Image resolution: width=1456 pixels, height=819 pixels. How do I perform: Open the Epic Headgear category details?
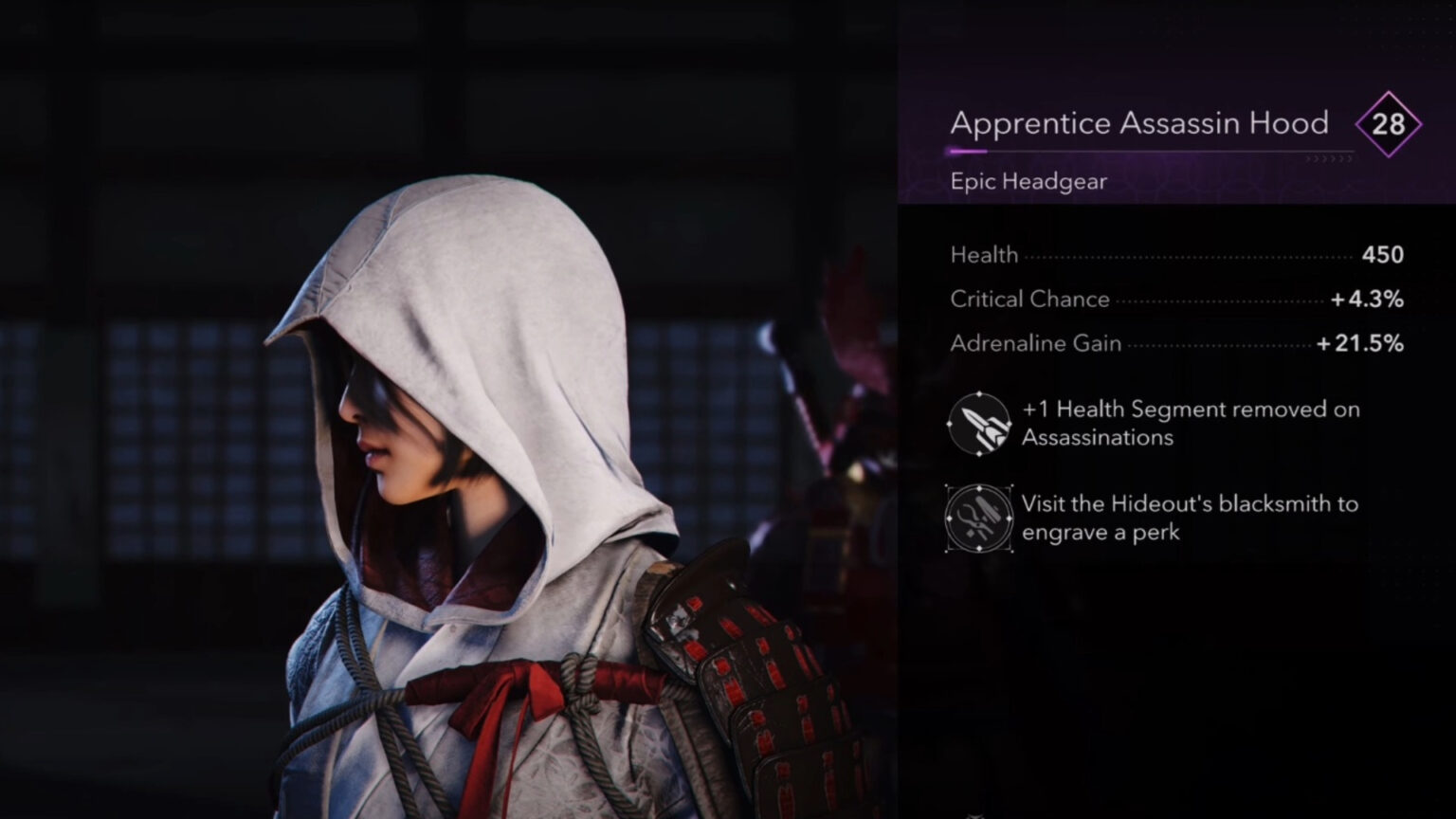pos(1029,181)
